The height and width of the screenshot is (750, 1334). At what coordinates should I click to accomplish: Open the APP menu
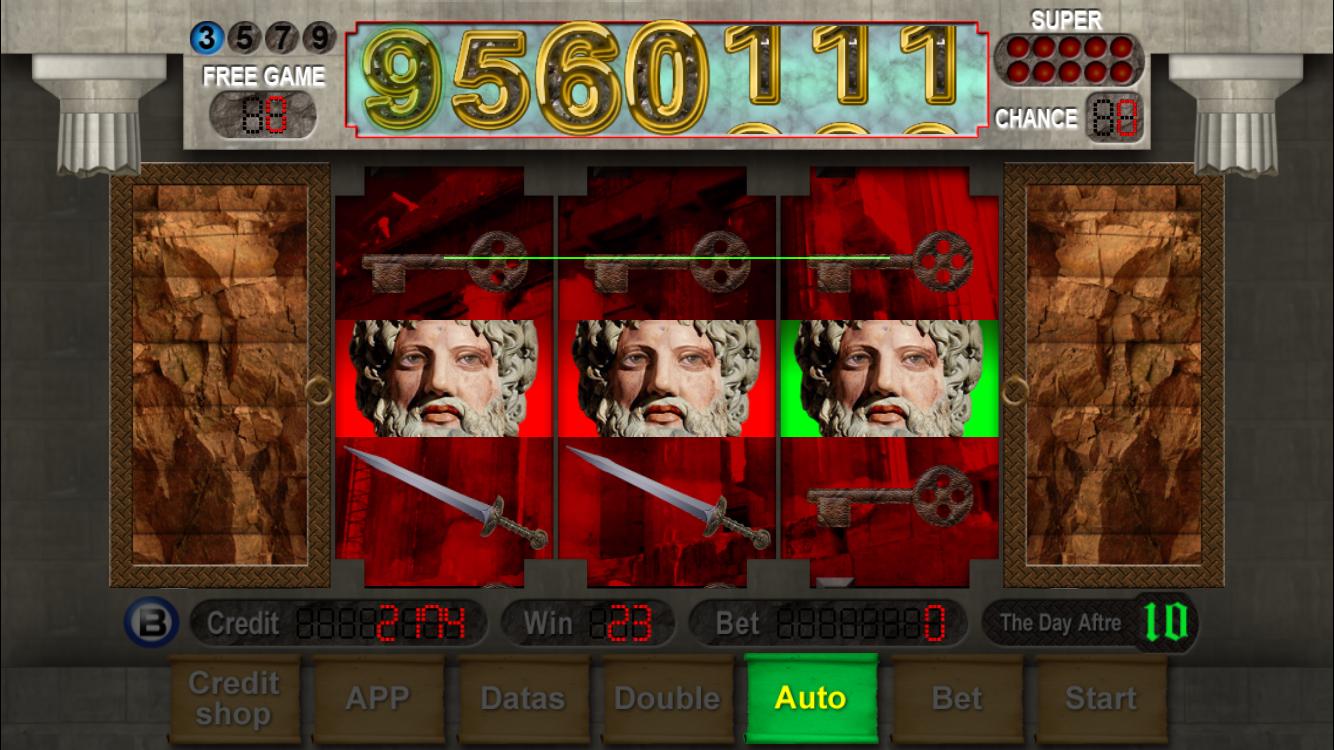[379, 697]
